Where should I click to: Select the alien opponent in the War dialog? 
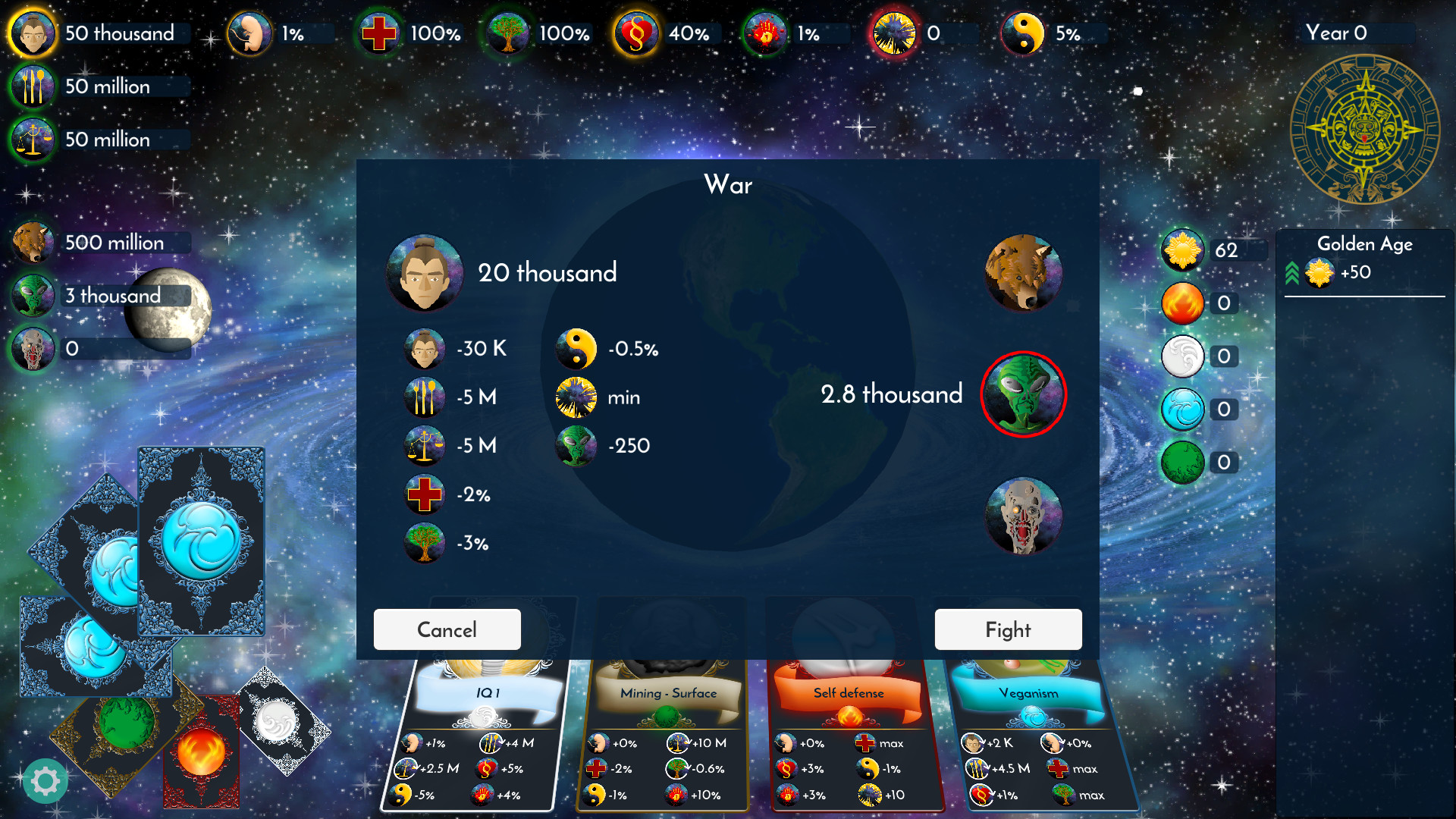1023,394
